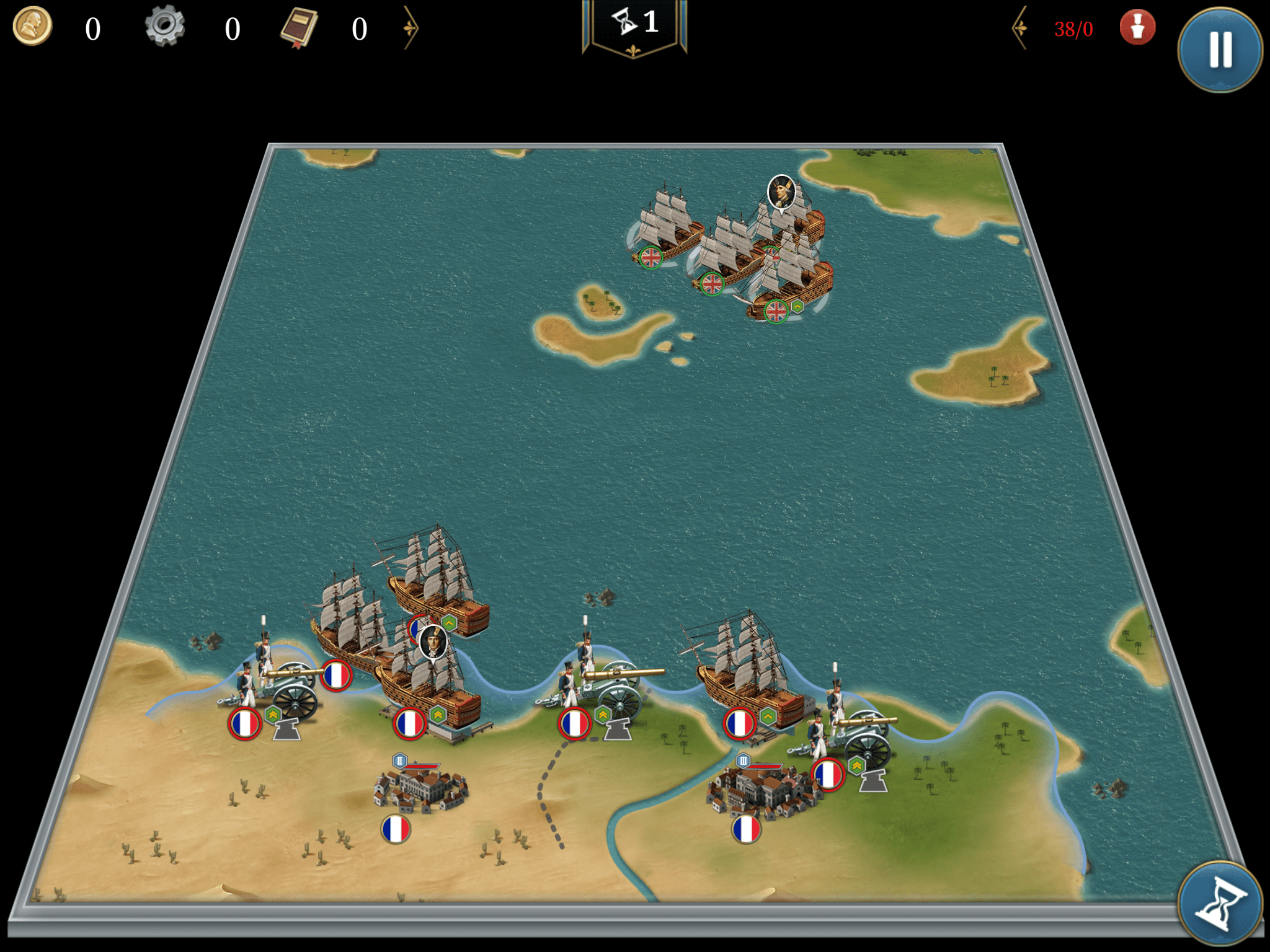Click the gold coin resource icon
The height and width of the screenshot is (952, 1270).
pos(32,27)
